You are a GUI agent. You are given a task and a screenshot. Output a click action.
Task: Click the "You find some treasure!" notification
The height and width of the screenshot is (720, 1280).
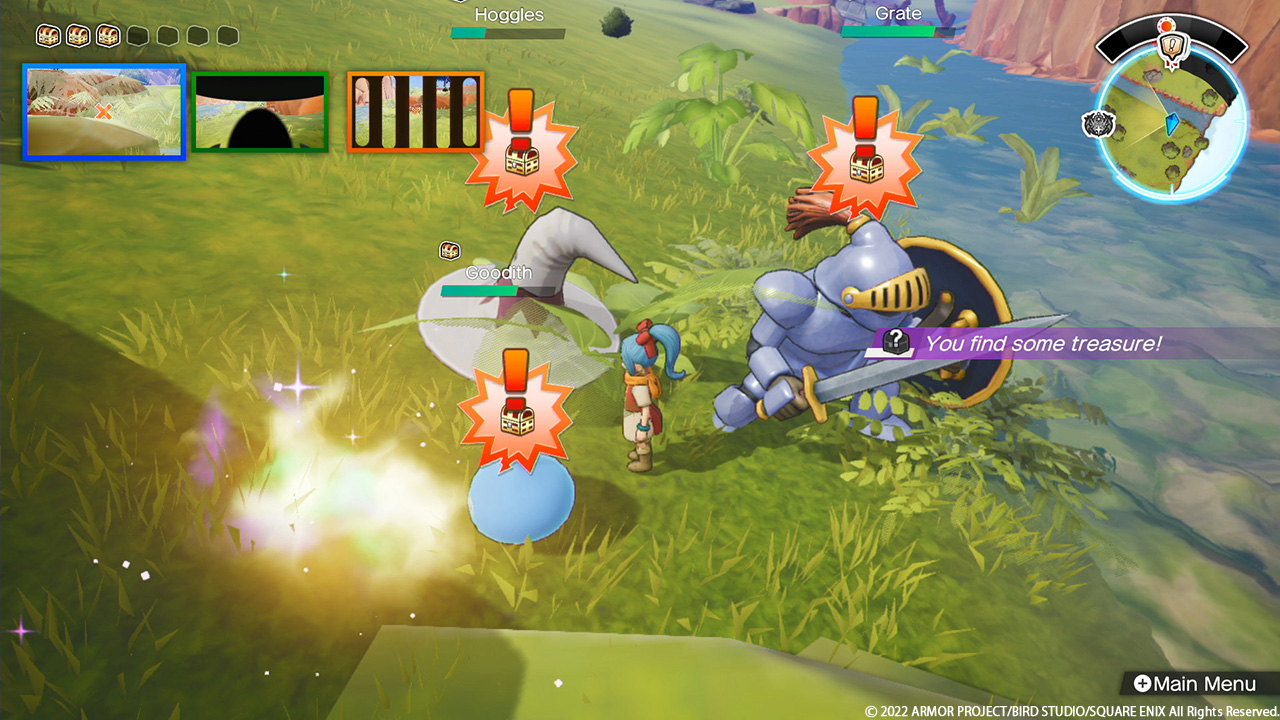(x=1040, y=344)
